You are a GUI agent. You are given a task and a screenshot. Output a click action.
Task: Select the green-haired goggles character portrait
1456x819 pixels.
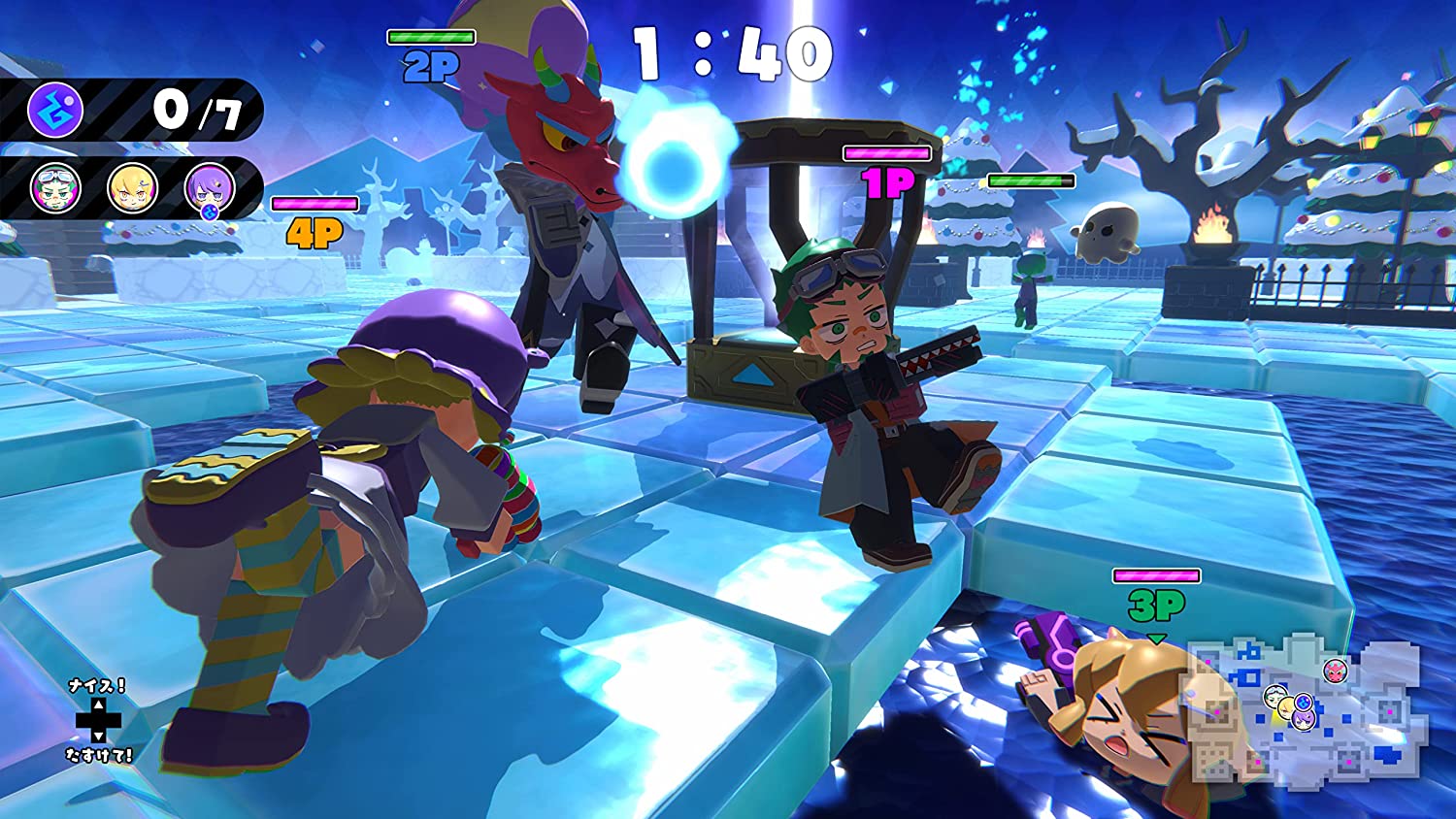pyautogui.click(x=55, y=187)
